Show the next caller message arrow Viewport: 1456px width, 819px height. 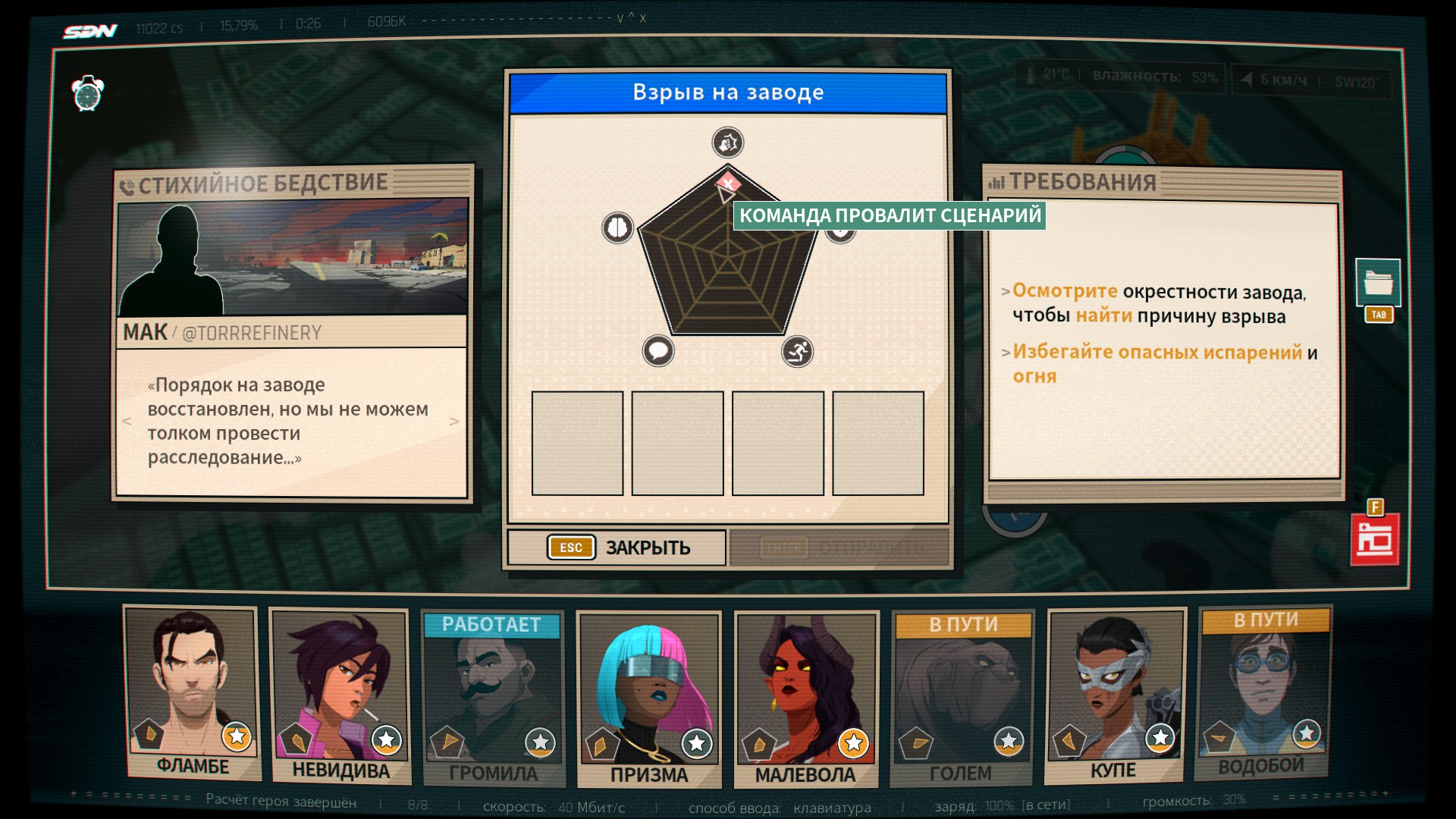click(x=454, y=422)
